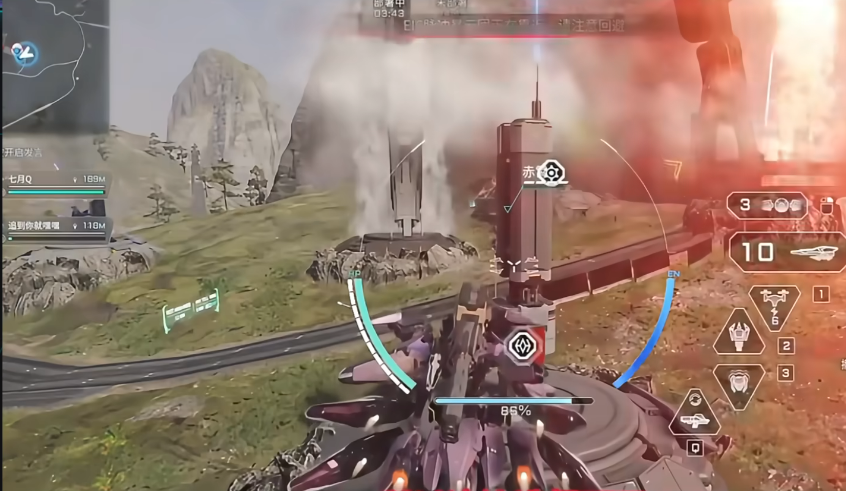Viewport: 846px width, 491px height.
Task: Click the 赤 gear objective marker
Action: (548, 173)
